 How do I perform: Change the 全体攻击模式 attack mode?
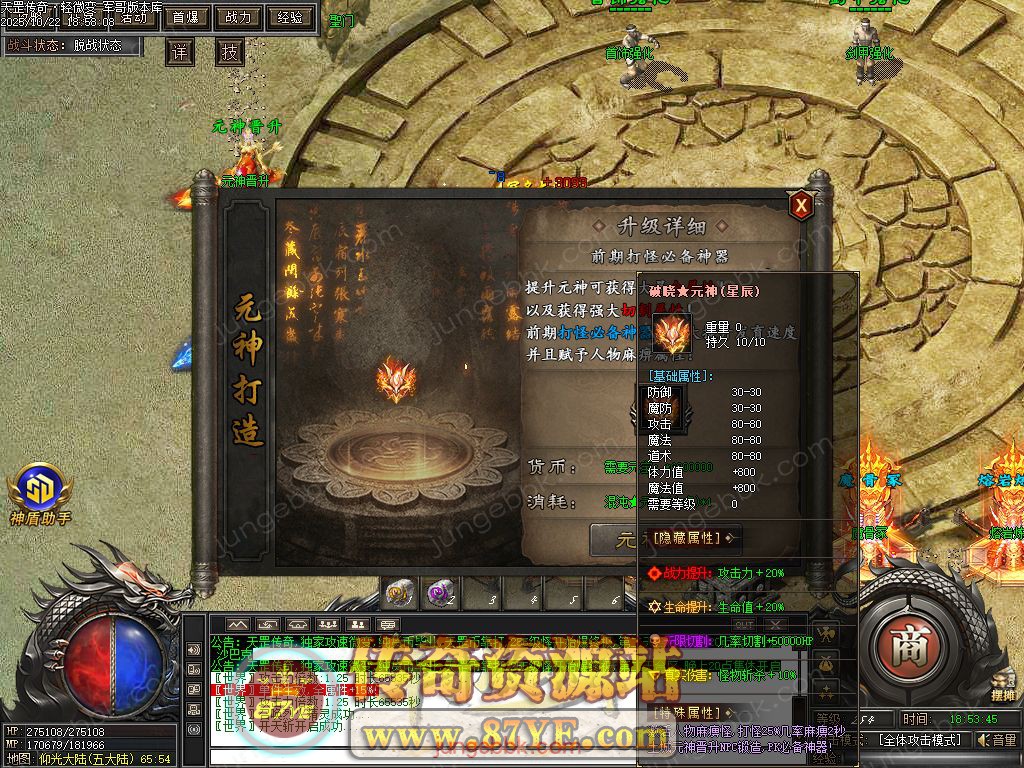coord(920,740)
